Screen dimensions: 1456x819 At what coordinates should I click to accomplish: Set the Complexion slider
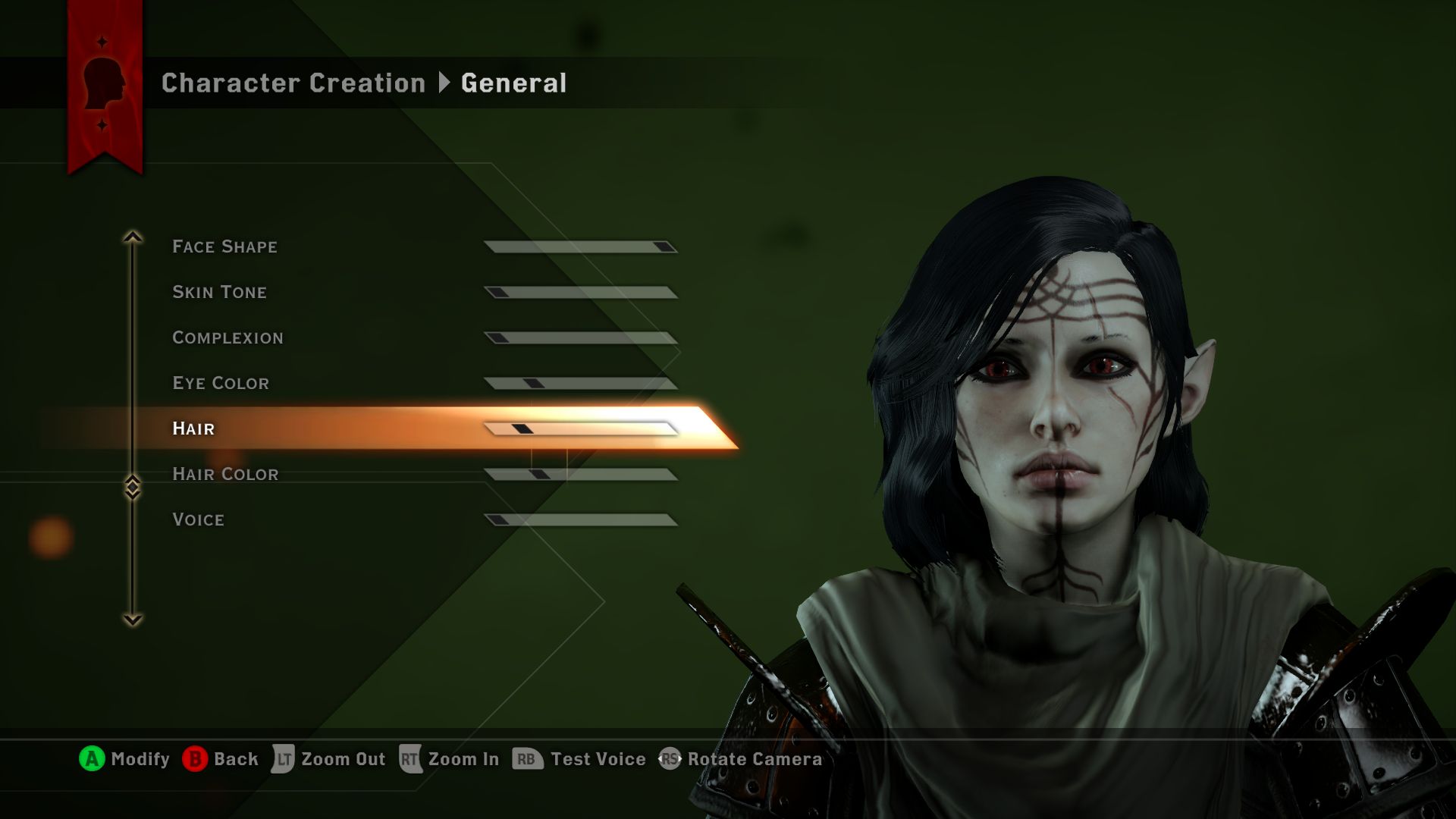(581, 338)
